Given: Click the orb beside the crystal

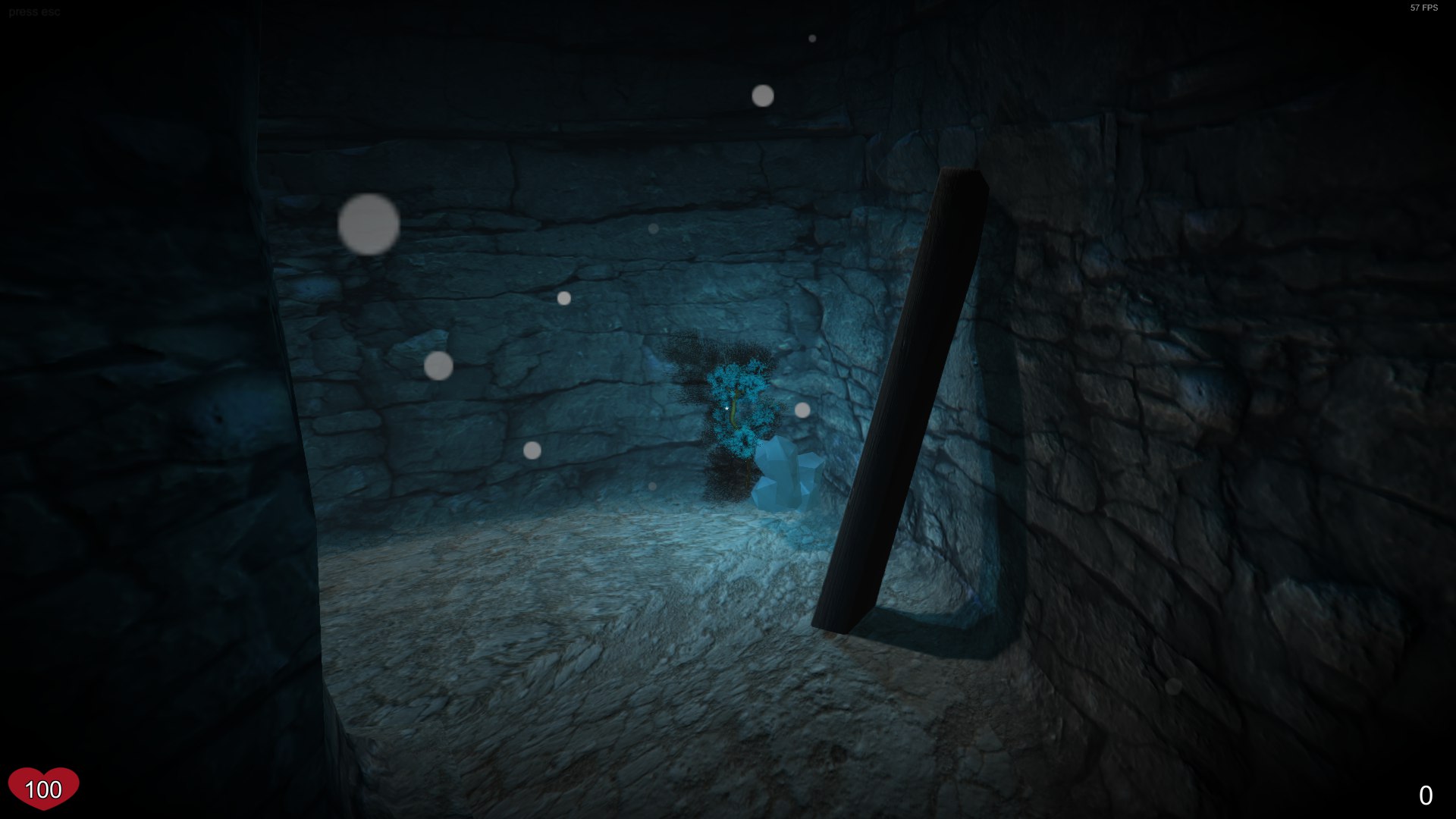Looking at the screenshot, I should point(803,412).
